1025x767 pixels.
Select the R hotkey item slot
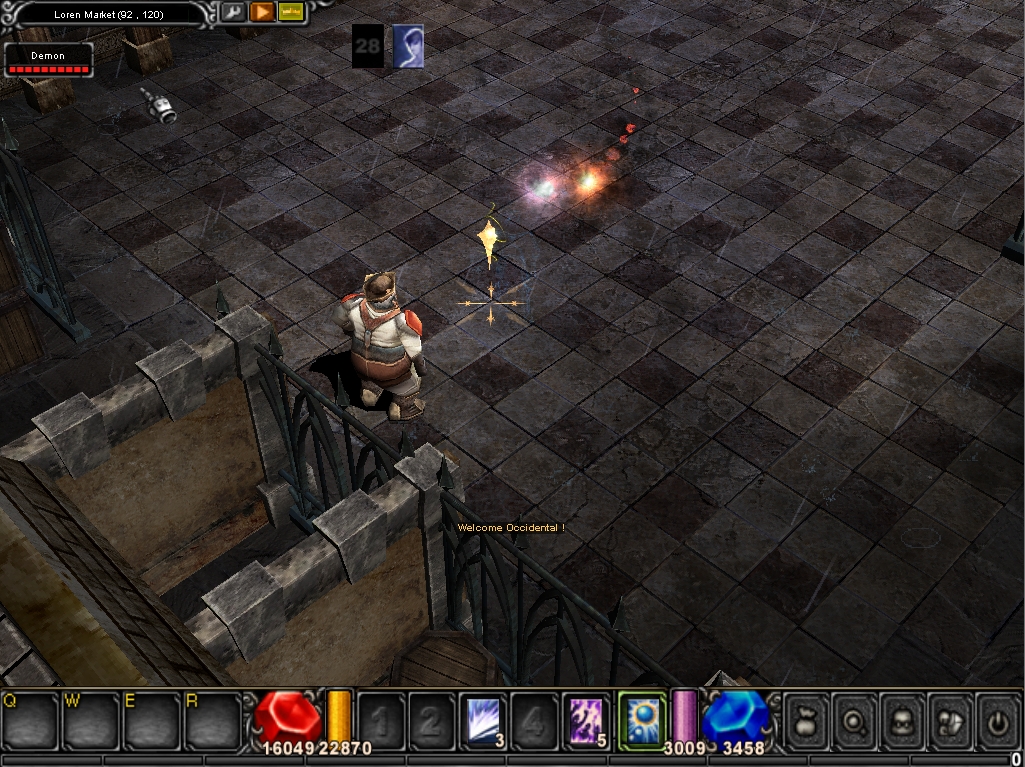pyautogui.click(x=212, y=720)
